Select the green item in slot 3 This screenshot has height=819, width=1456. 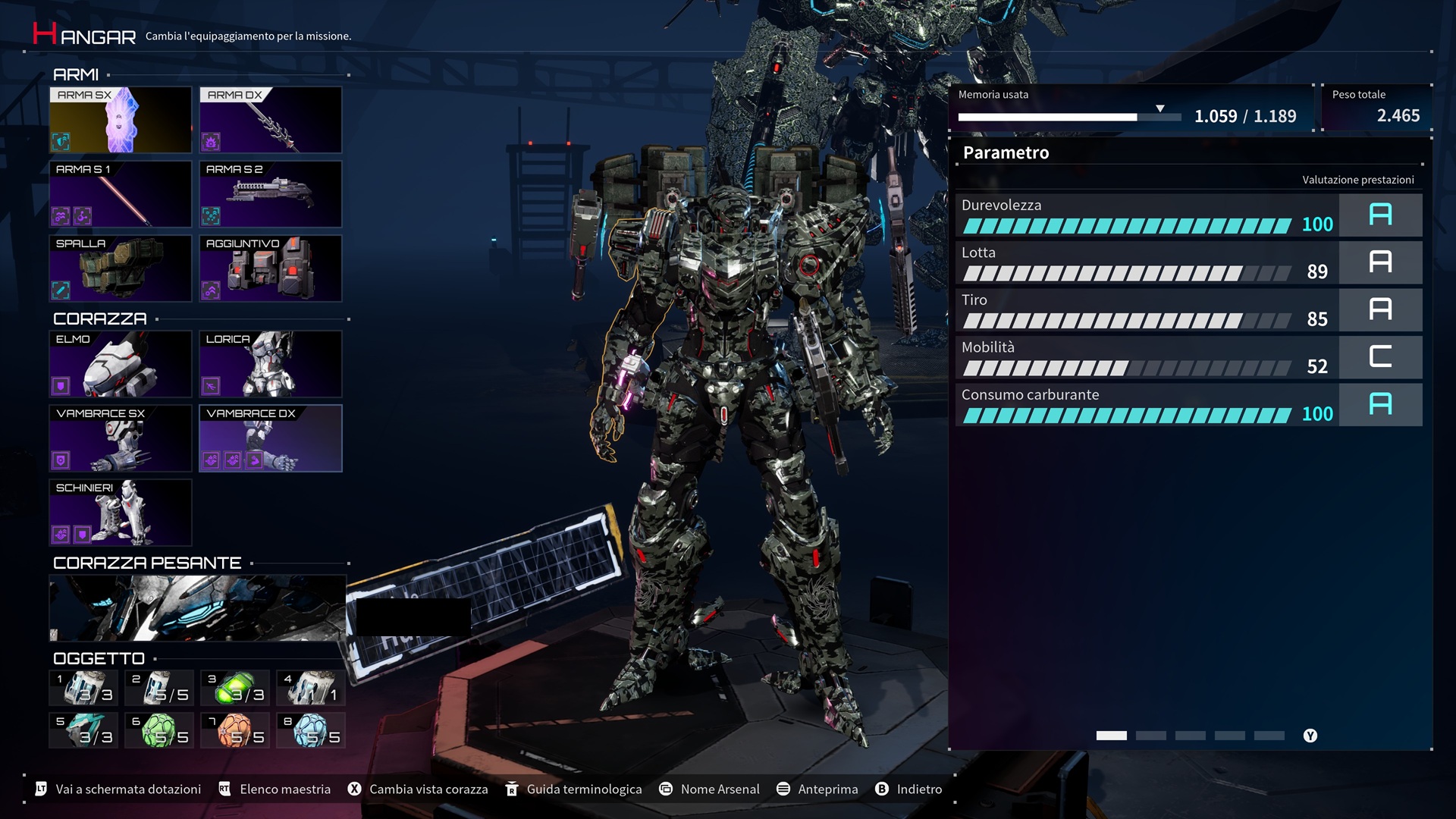coord(235,688)
